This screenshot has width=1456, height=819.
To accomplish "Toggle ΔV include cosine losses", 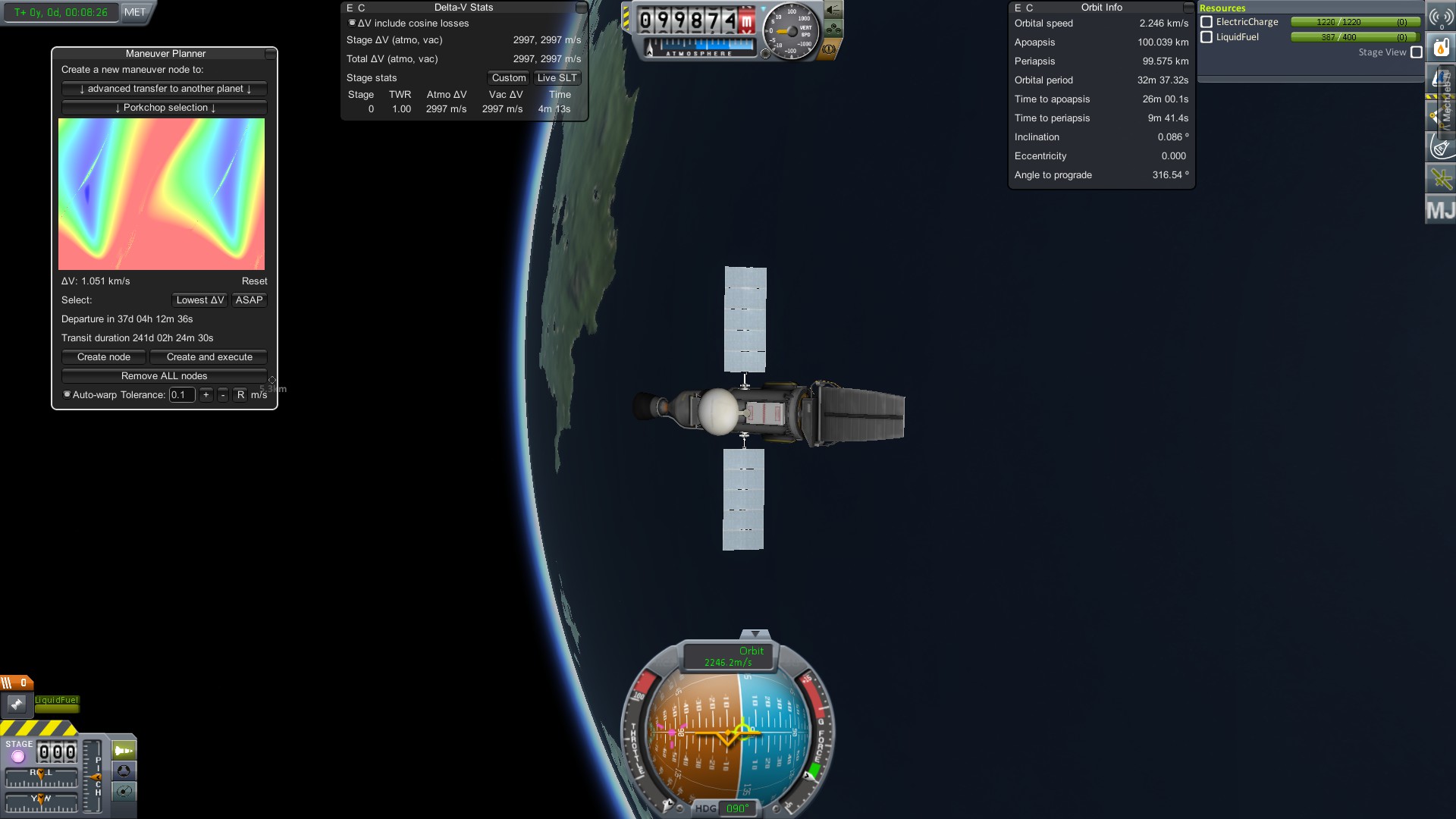I will point(352,24).
